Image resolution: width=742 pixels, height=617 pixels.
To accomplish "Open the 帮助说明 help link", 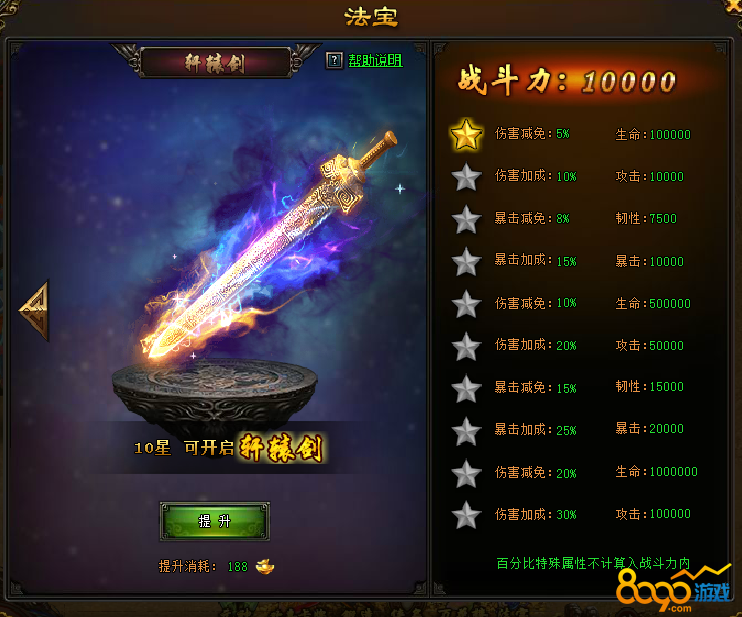I will tap(375, 61).
